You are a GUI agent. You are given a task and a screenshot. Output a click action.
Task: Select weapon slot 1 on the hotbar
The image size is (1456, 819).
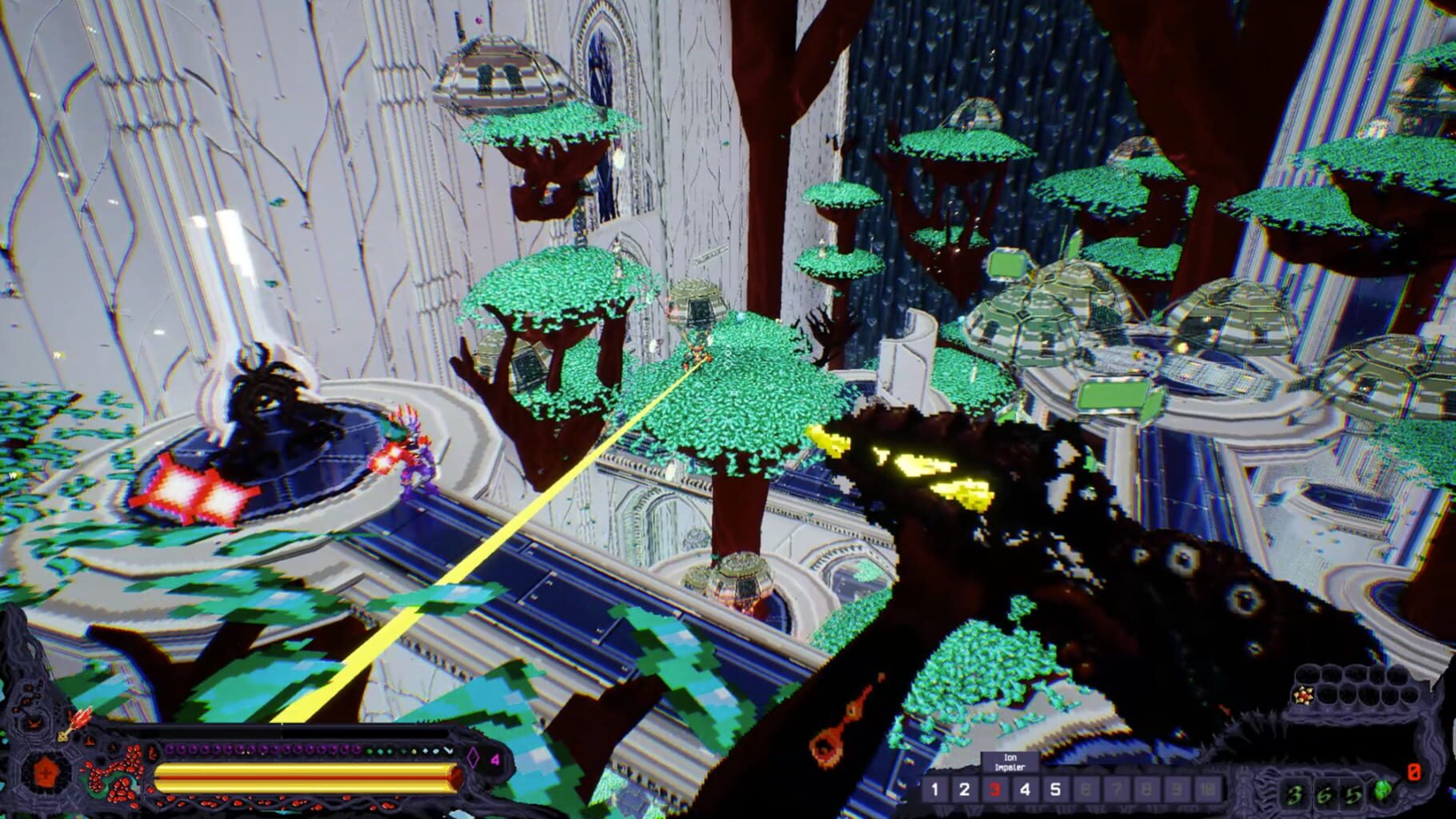click(934, 789)
